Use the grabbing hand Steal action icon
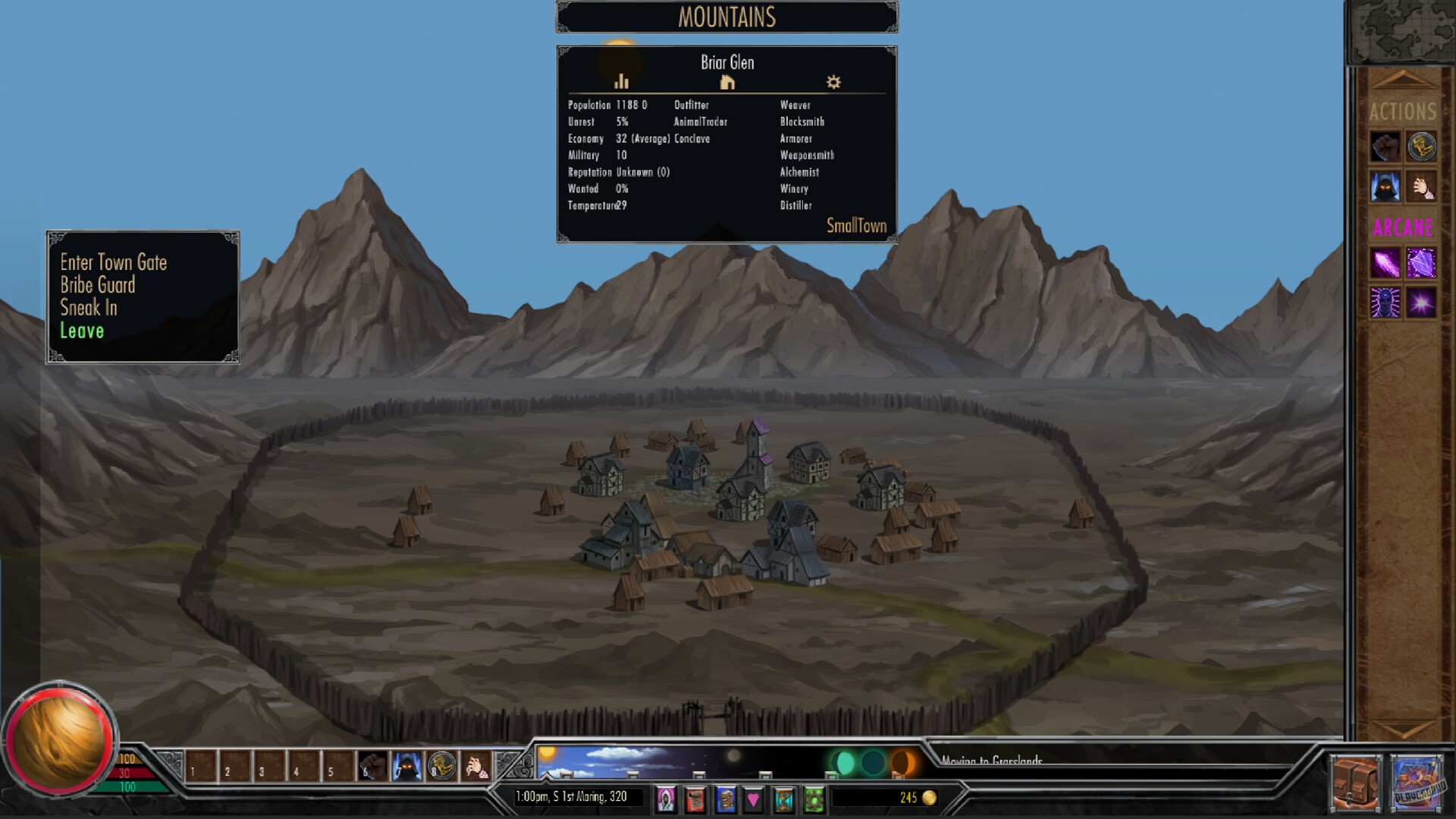 1423,188
